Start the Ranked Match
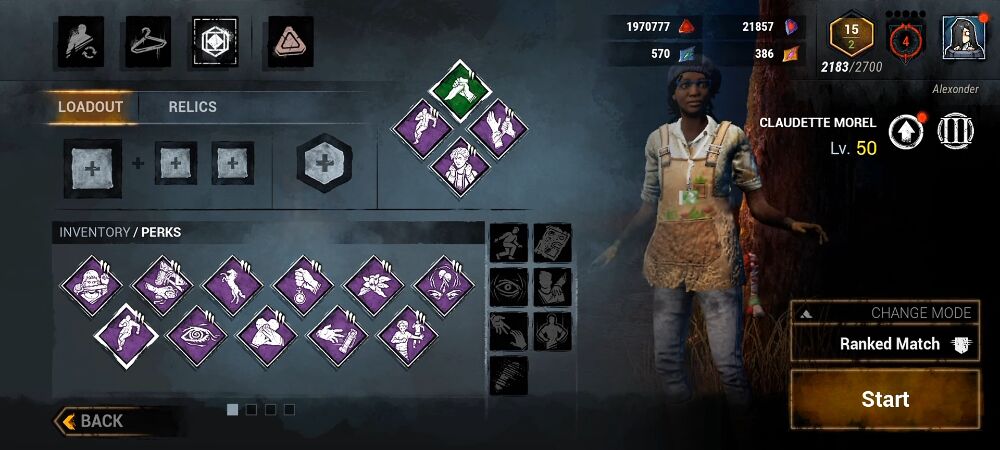1000x450 pixels. (x=885, y=399)
